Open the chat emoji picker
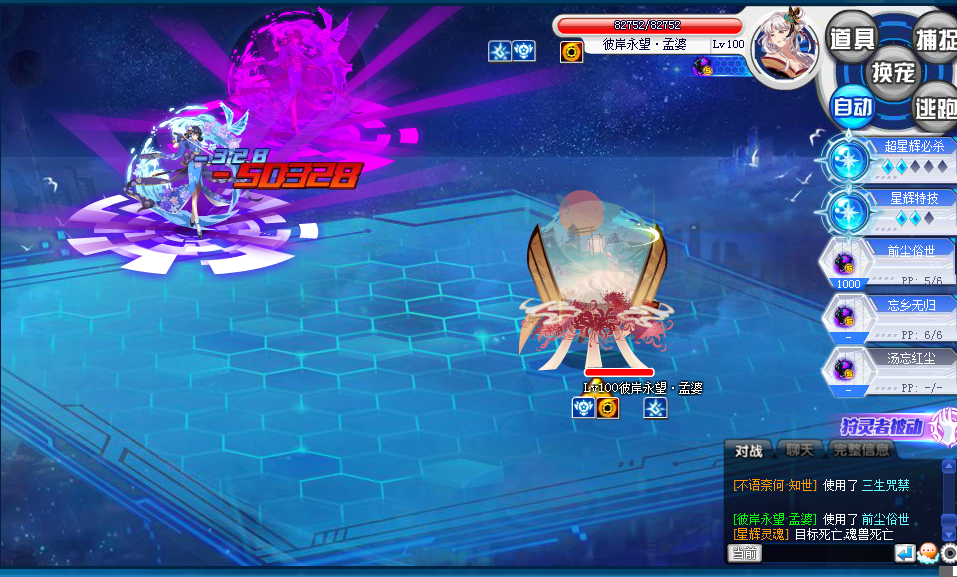Screen dimensions: 957x577 point(927,553)
